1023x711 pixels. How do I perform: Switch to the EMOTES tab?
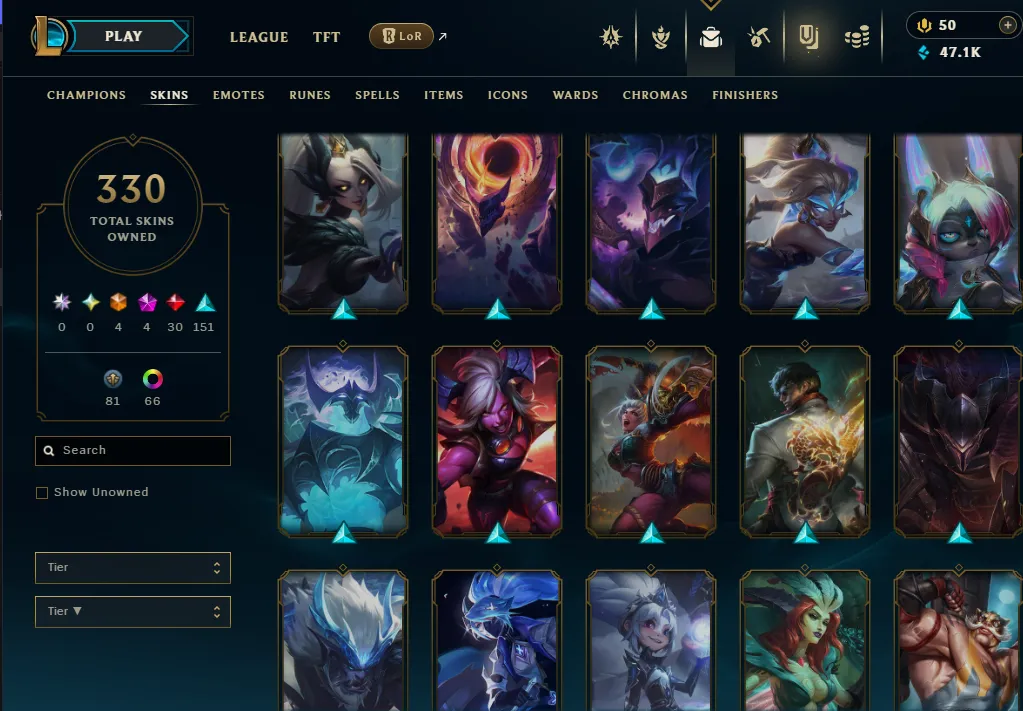[x=238, y=95]
